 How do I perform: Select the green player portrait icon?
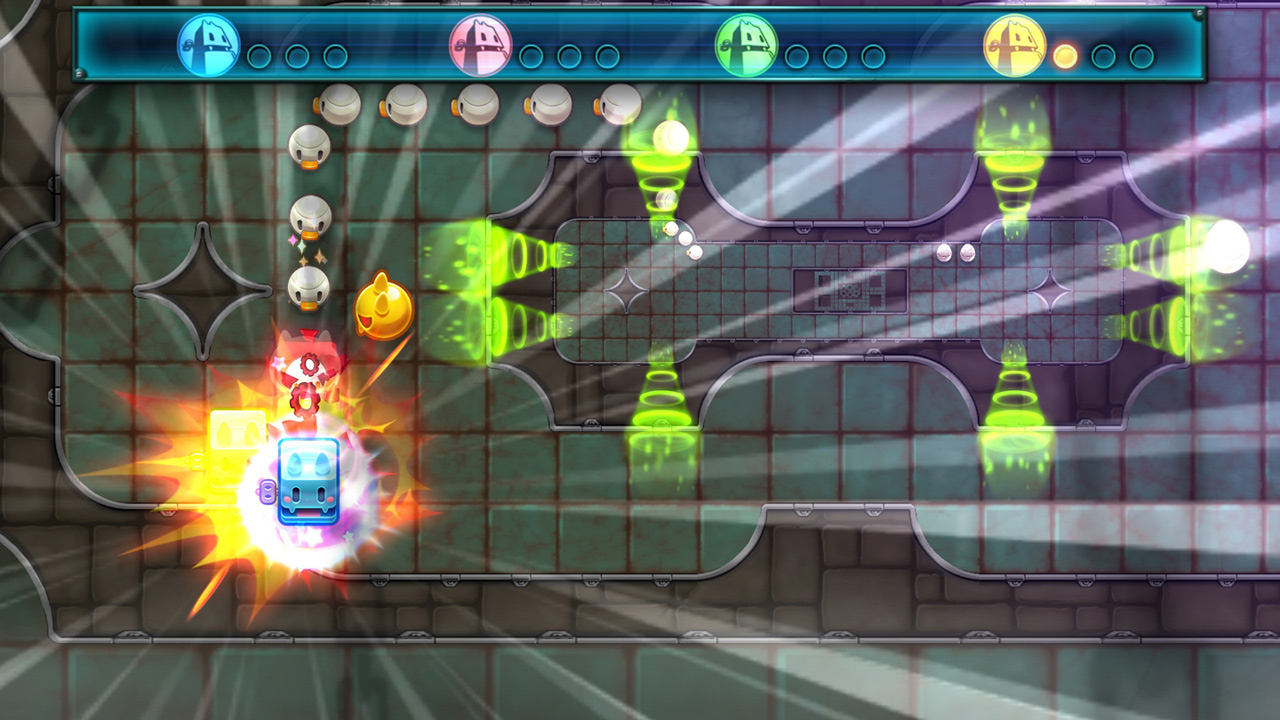[x=747, y=45]
